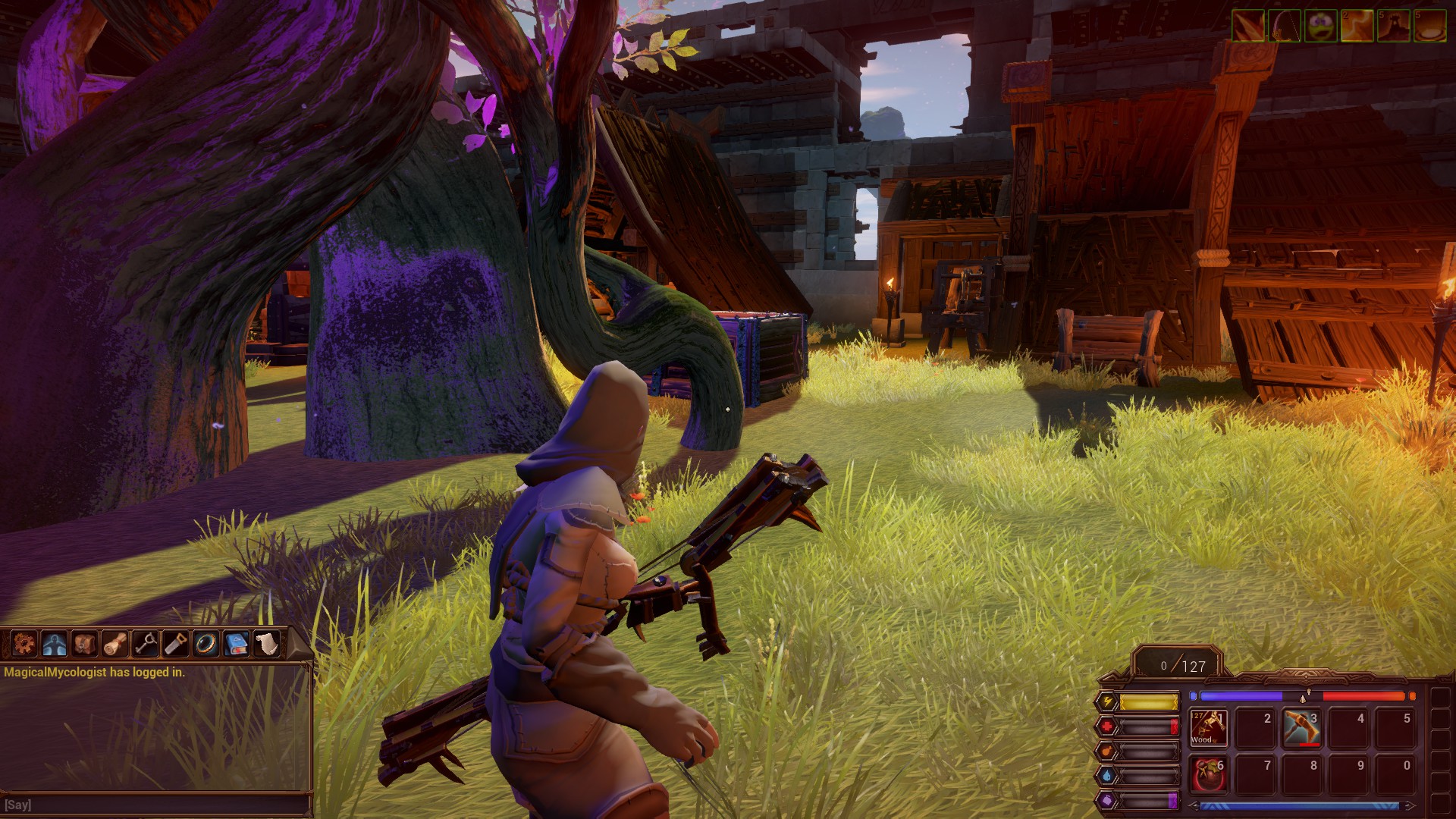1456x819 pixels.
Task: Select the Wood stack in hotbar slot 1
Action: click(x=1208, y=727)
